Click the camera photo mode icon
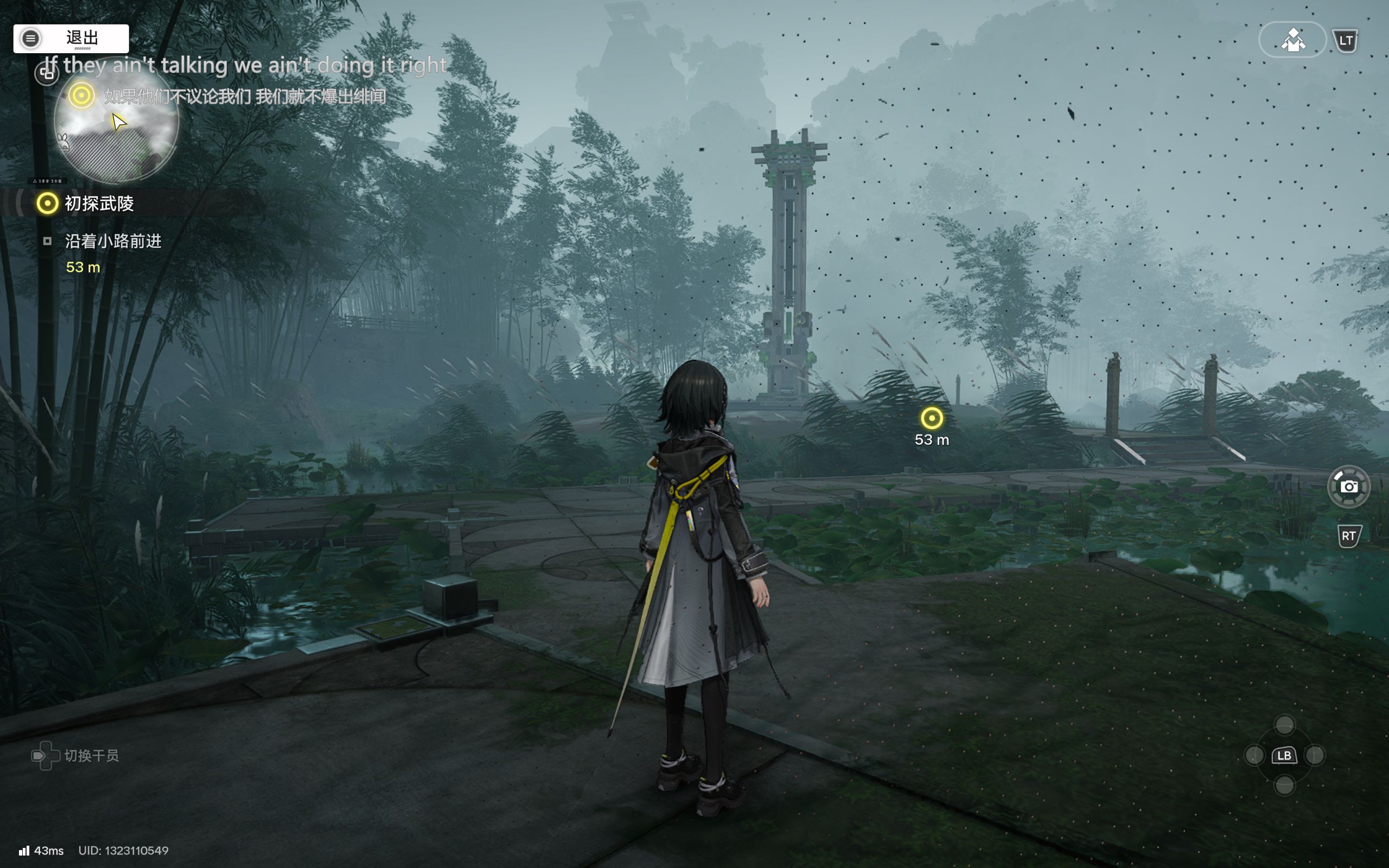The height and width of the screenshot is (868, 1389). (1348, 487)
